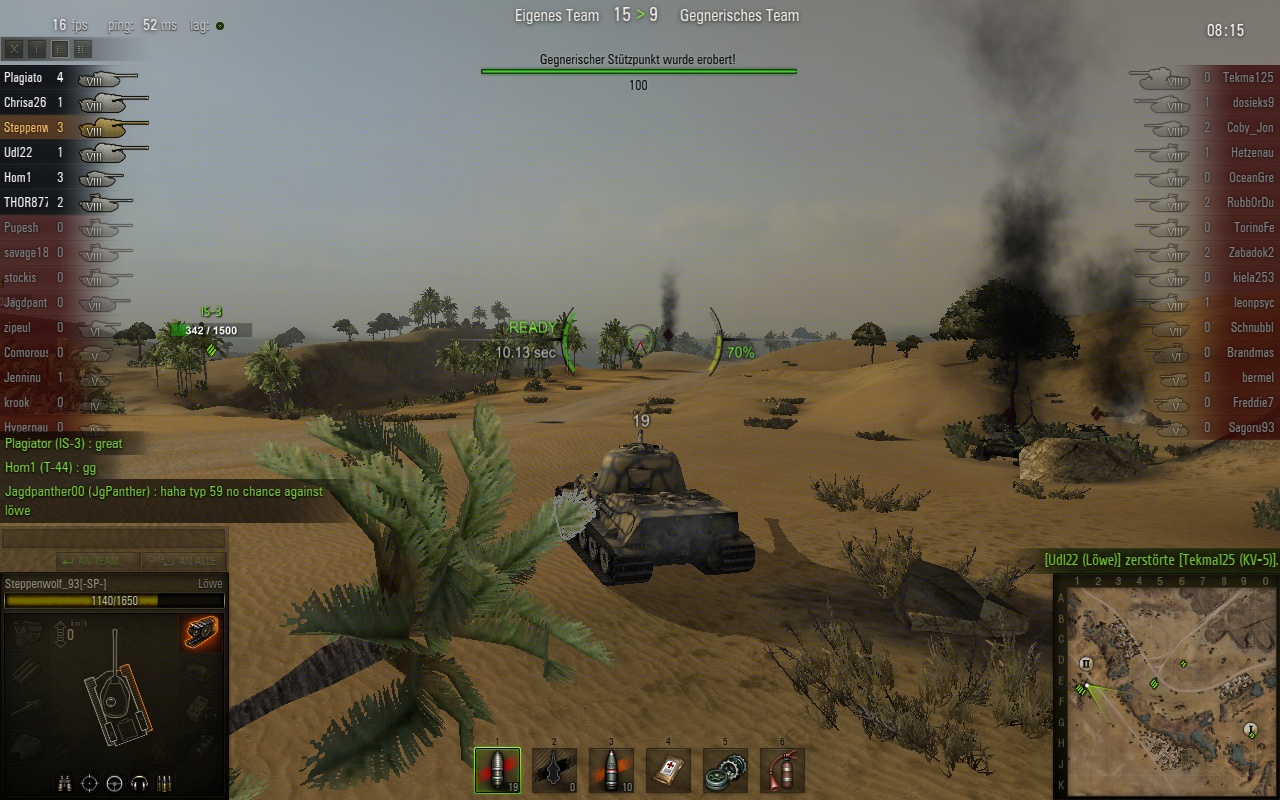The image size is (1280, 800).
Task: Select the damaged track module icon
Action: pyautogui.click(x=201, y=632)
